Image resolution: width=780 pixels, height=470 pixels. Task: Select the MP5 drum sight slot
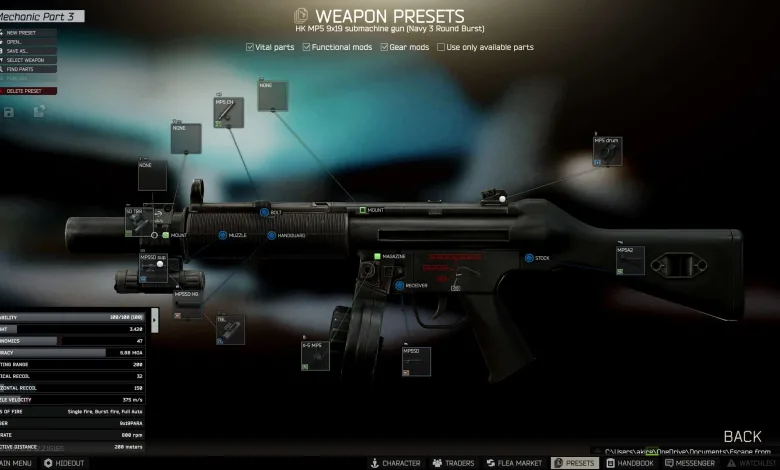(x=607, y=151)
